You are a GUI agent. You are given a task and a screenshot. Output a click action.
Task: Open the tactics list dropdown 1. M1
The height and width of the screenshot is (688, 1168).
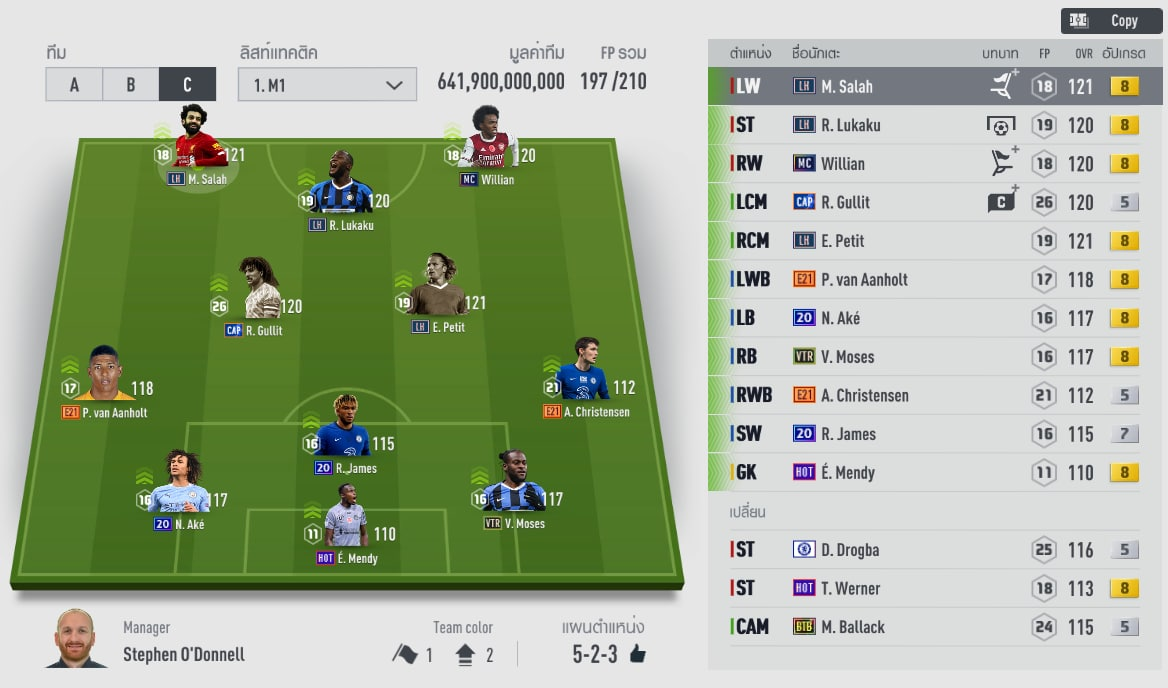(327, 85)
